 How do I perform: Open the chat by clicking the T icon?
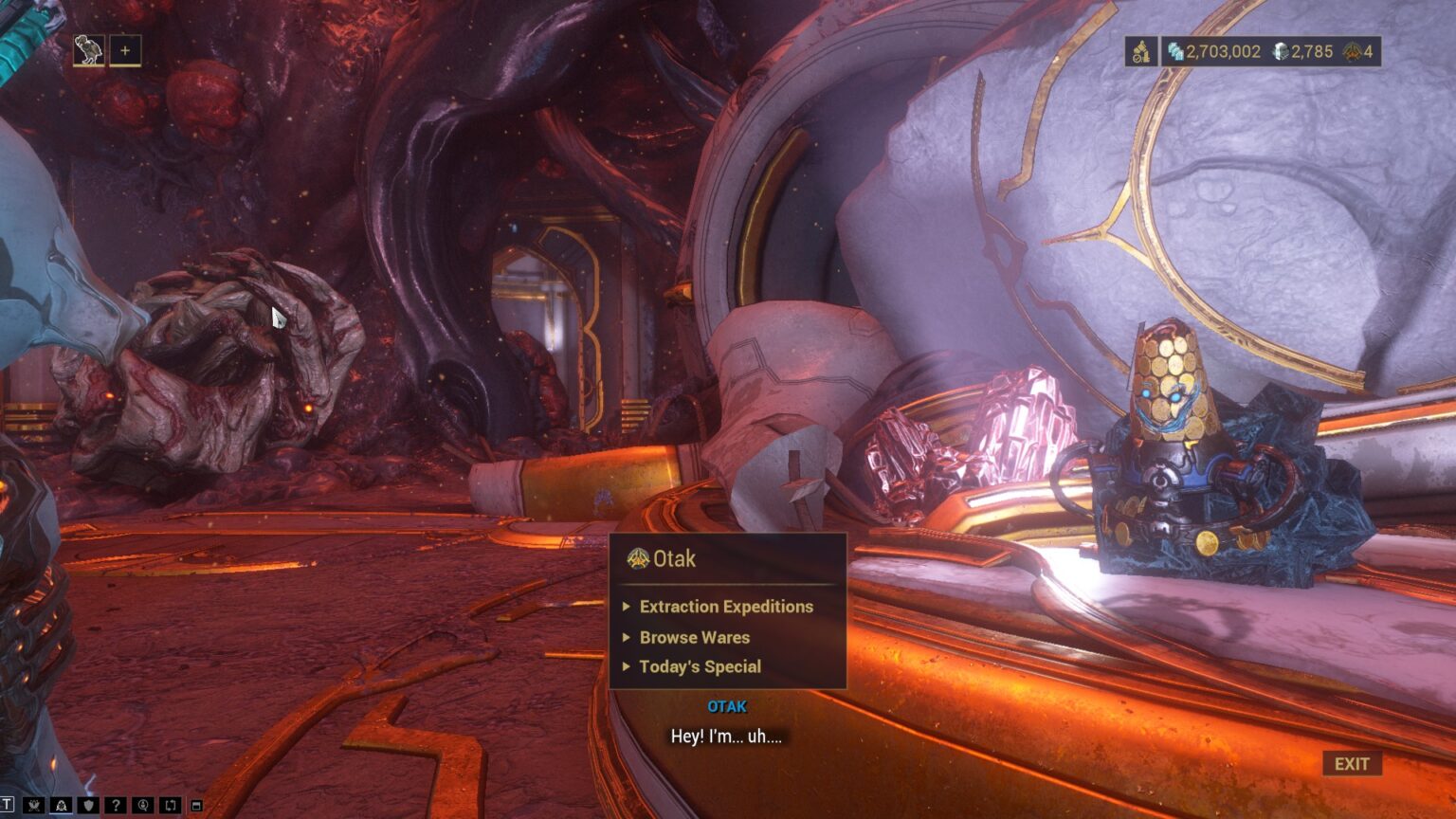click(x=9, y=804)
